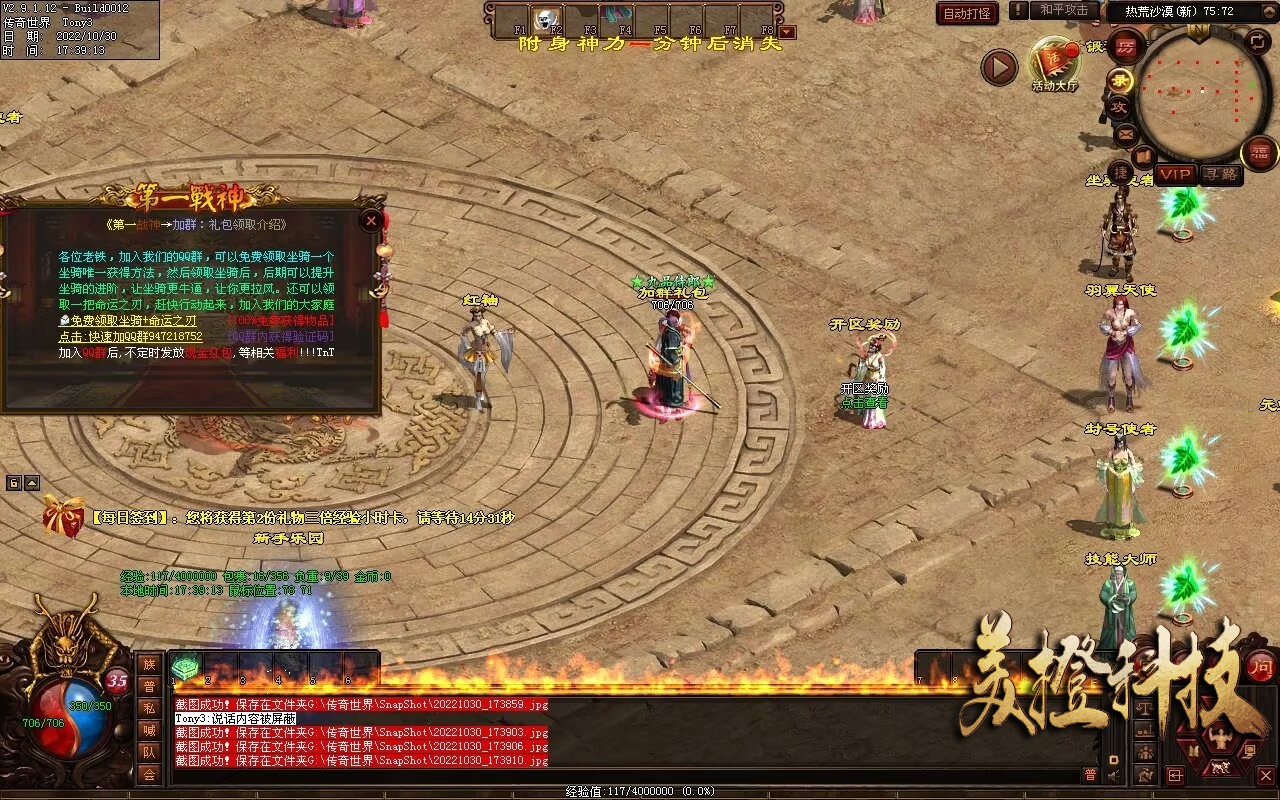Toggle the 自动打怪 auto-fight button
1280x800 pixels.
[x=967, y=13]
